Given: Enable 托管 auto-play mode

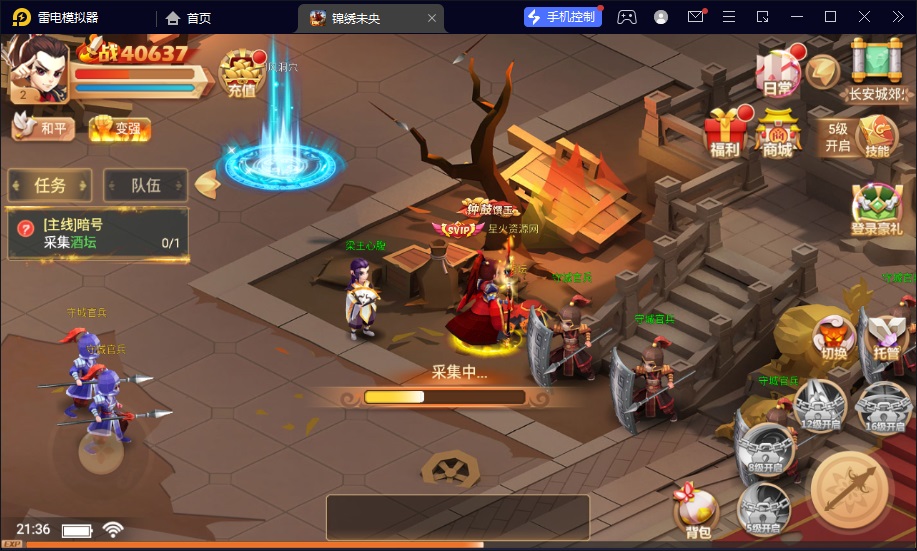Looking at the screenshot, I should (884, 337).
